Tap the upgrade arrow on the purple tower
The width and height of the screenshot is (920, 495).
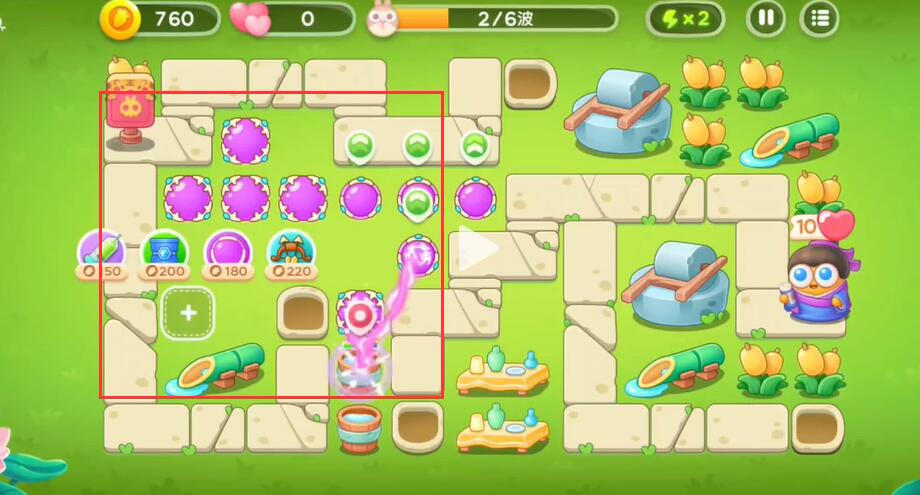[x=417, y=201]
